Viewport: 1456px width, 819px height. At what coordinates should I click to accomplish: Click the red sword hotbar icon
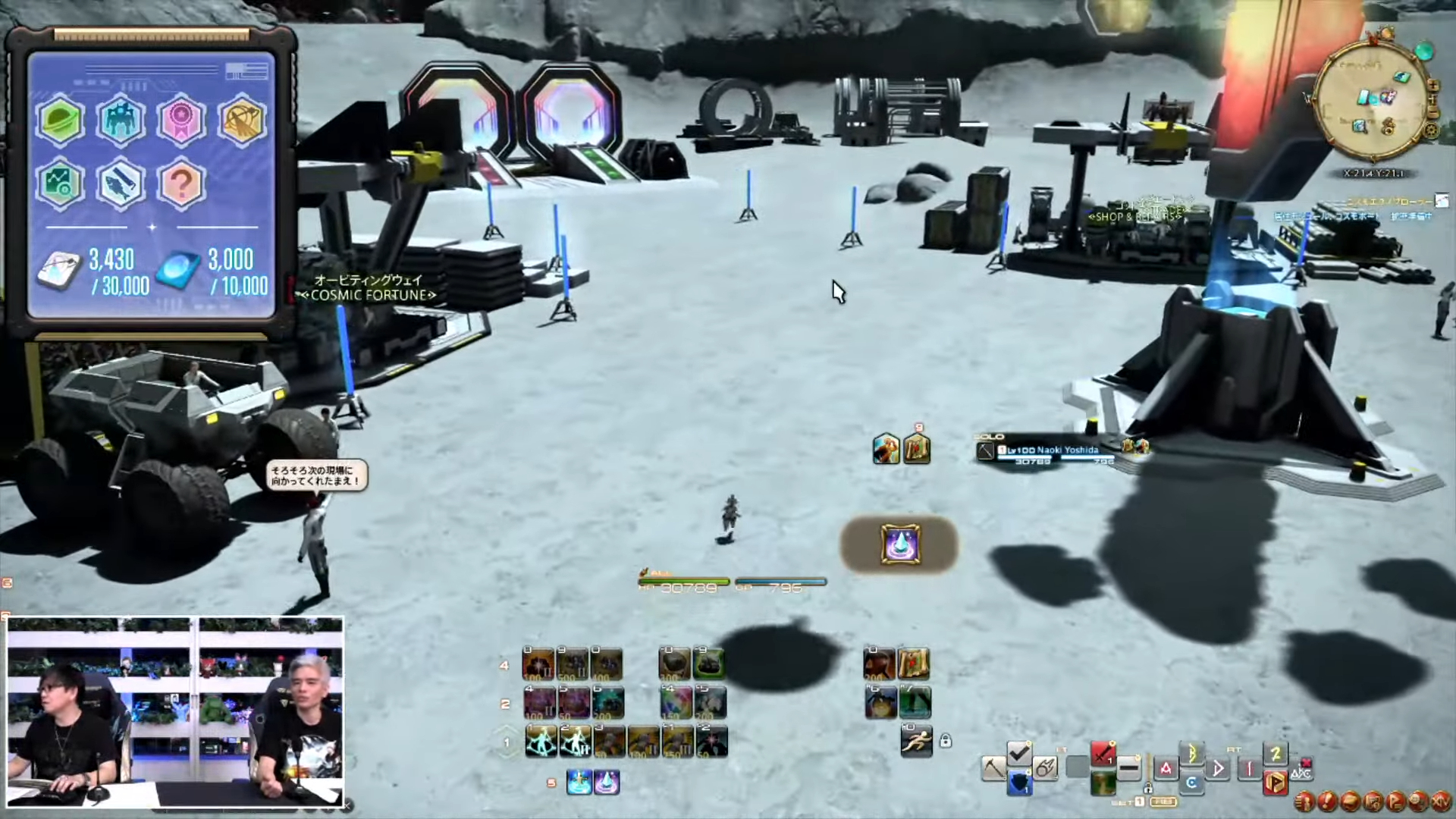(x=1103, y=755)
